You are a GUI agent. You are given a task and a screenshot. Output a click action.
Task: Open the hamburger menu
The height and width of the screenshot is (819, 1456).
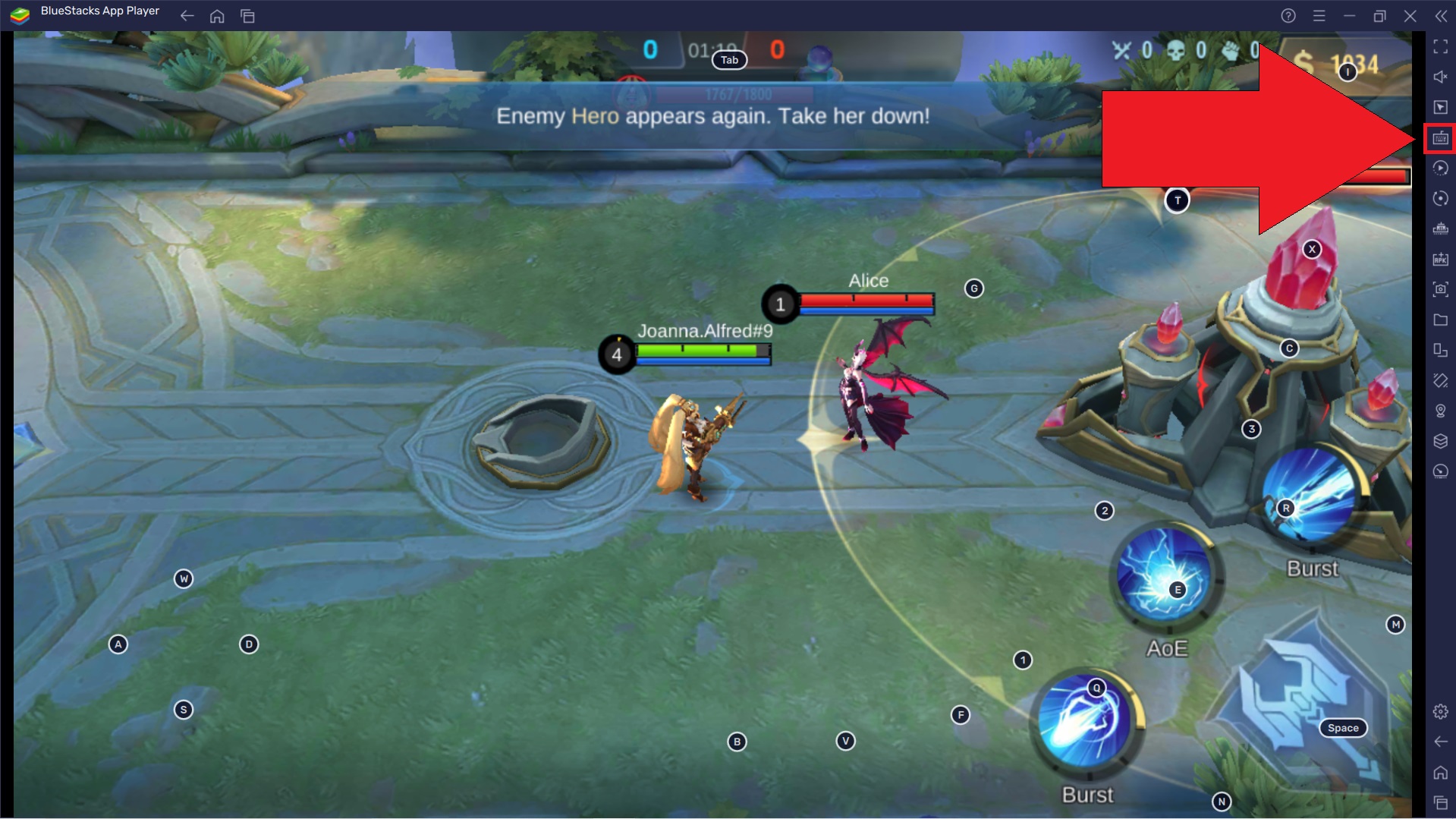tap(1320, 15)
